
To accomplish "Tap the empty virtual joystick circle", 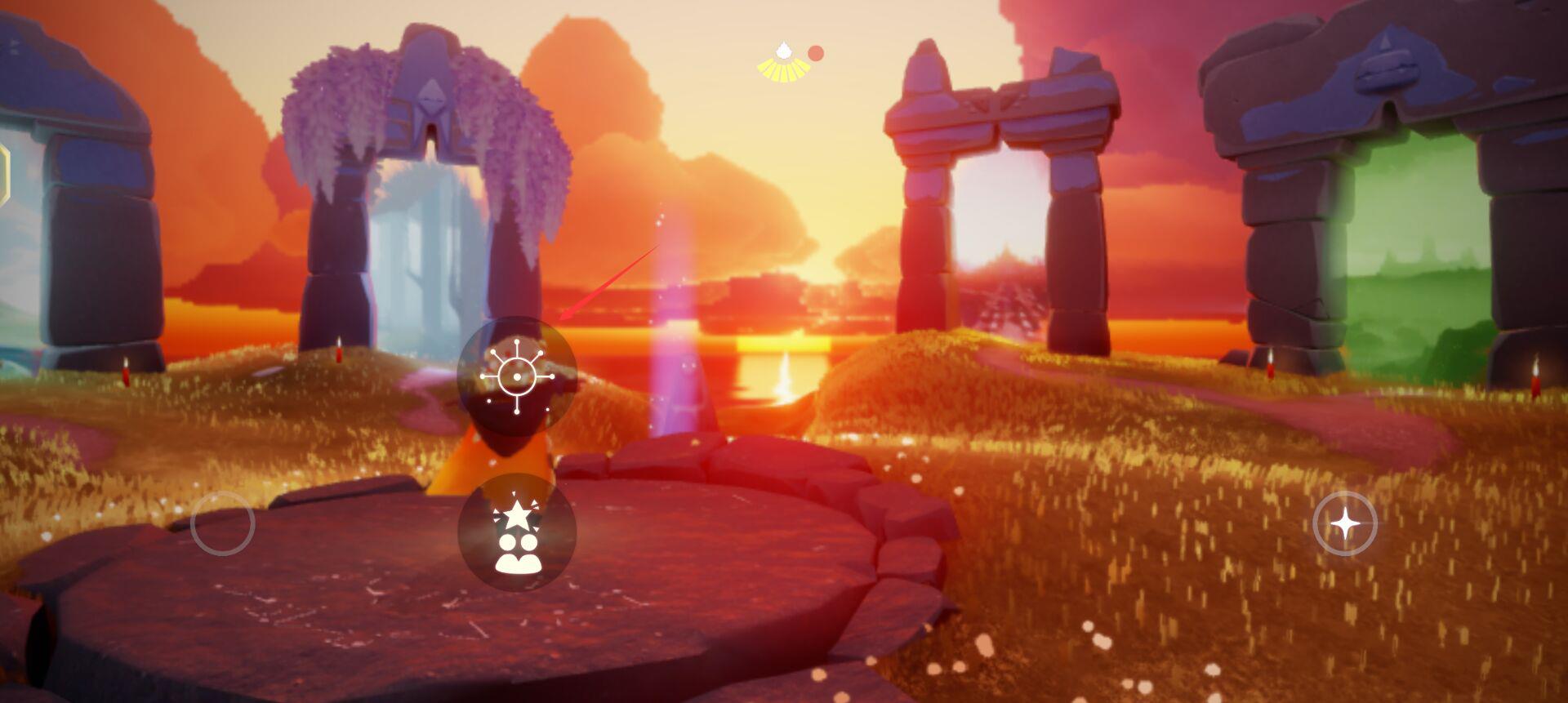I will (223, 523).
